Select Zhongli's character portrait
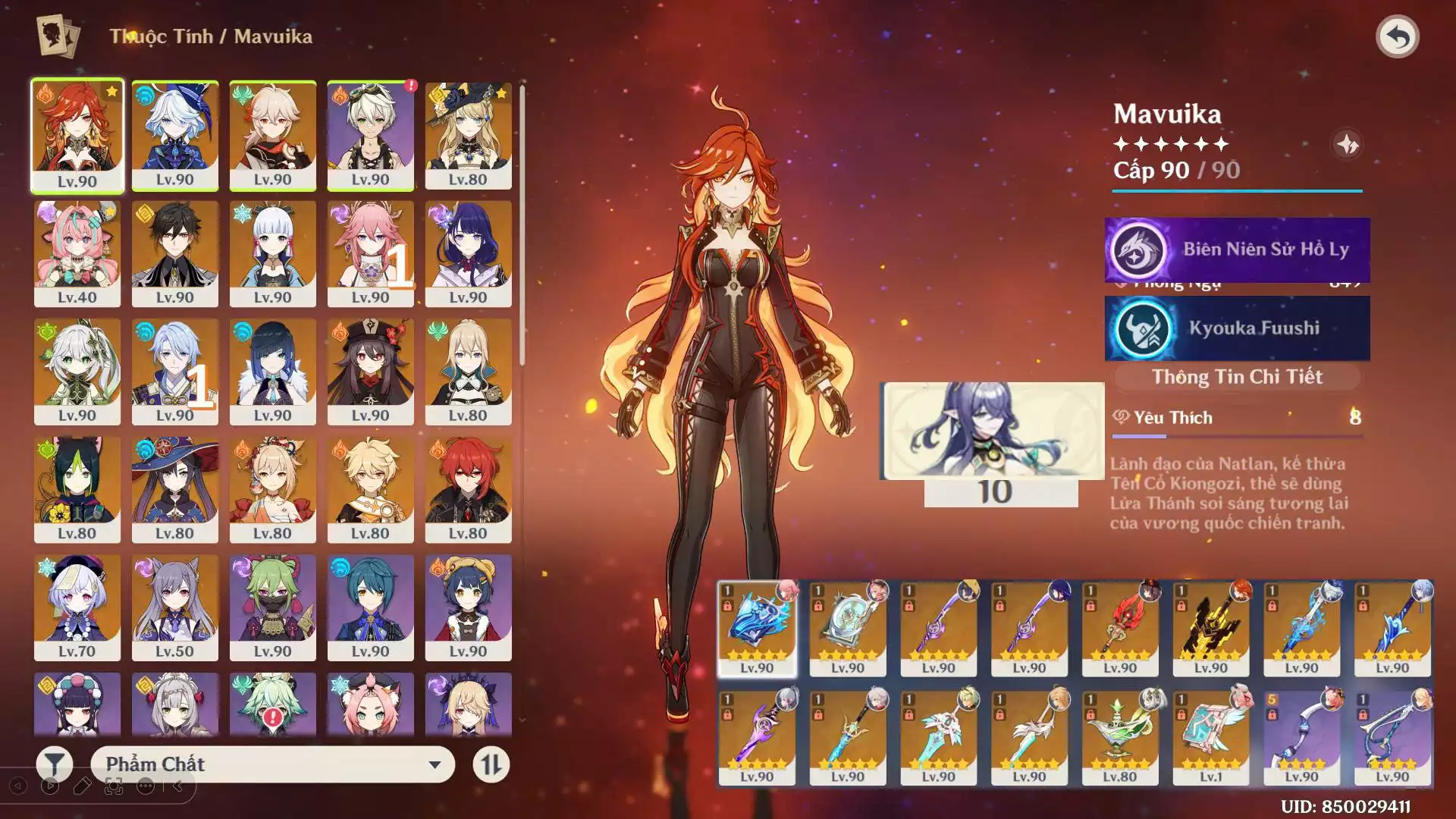Image resolution: width=1456 pixels, height=819 pixels. click(174, 253)
